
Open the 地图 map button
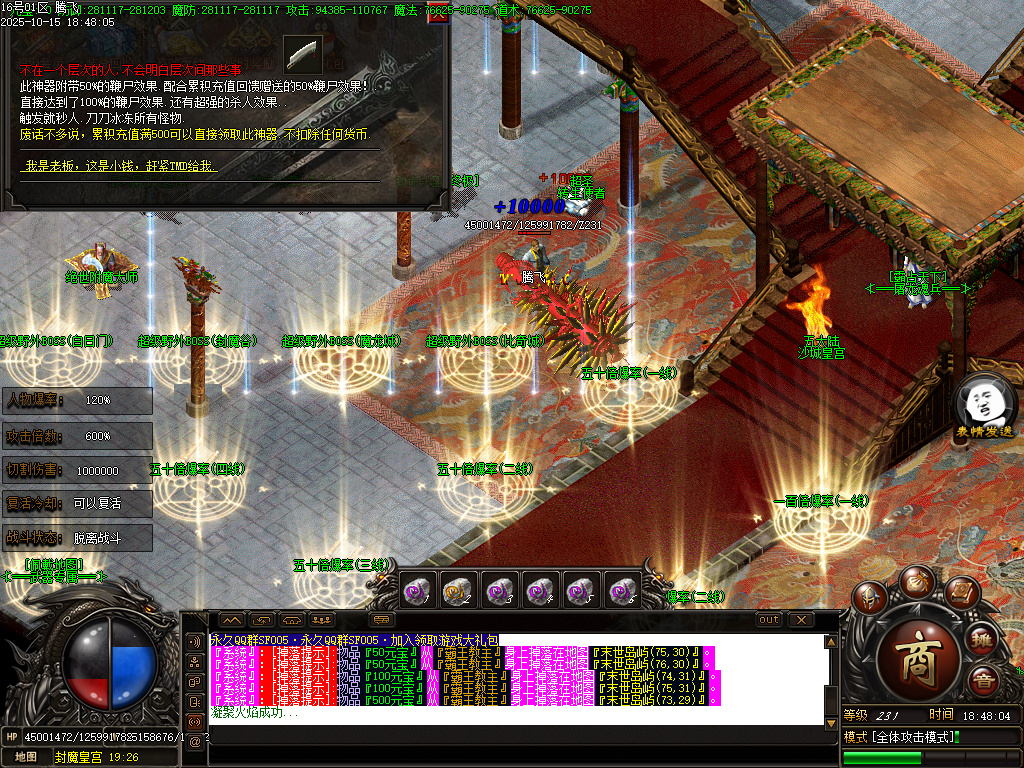tap(26, 757)
